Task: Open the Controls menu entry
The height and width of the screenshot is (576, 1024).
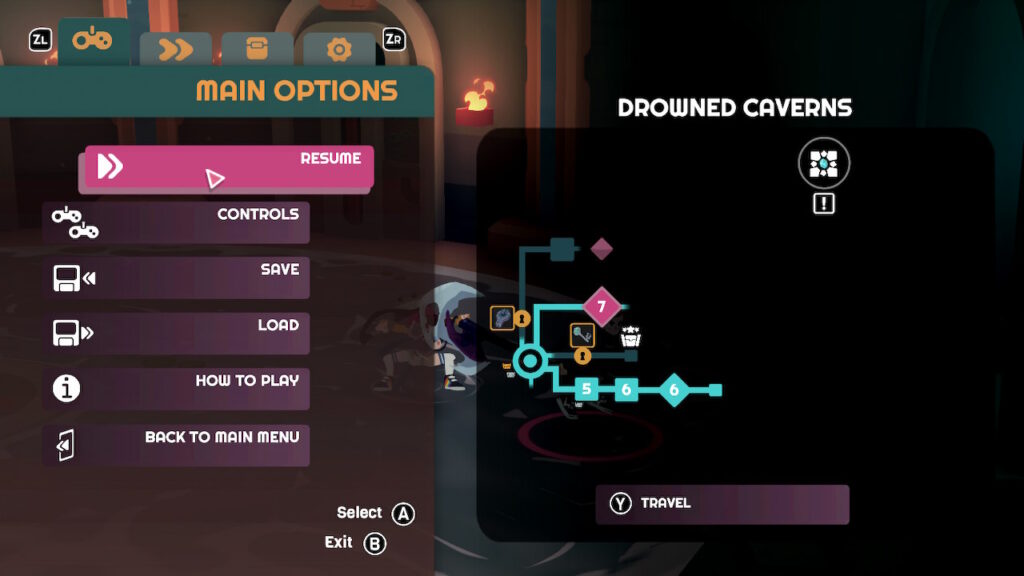Action: [x=176, y=222]
